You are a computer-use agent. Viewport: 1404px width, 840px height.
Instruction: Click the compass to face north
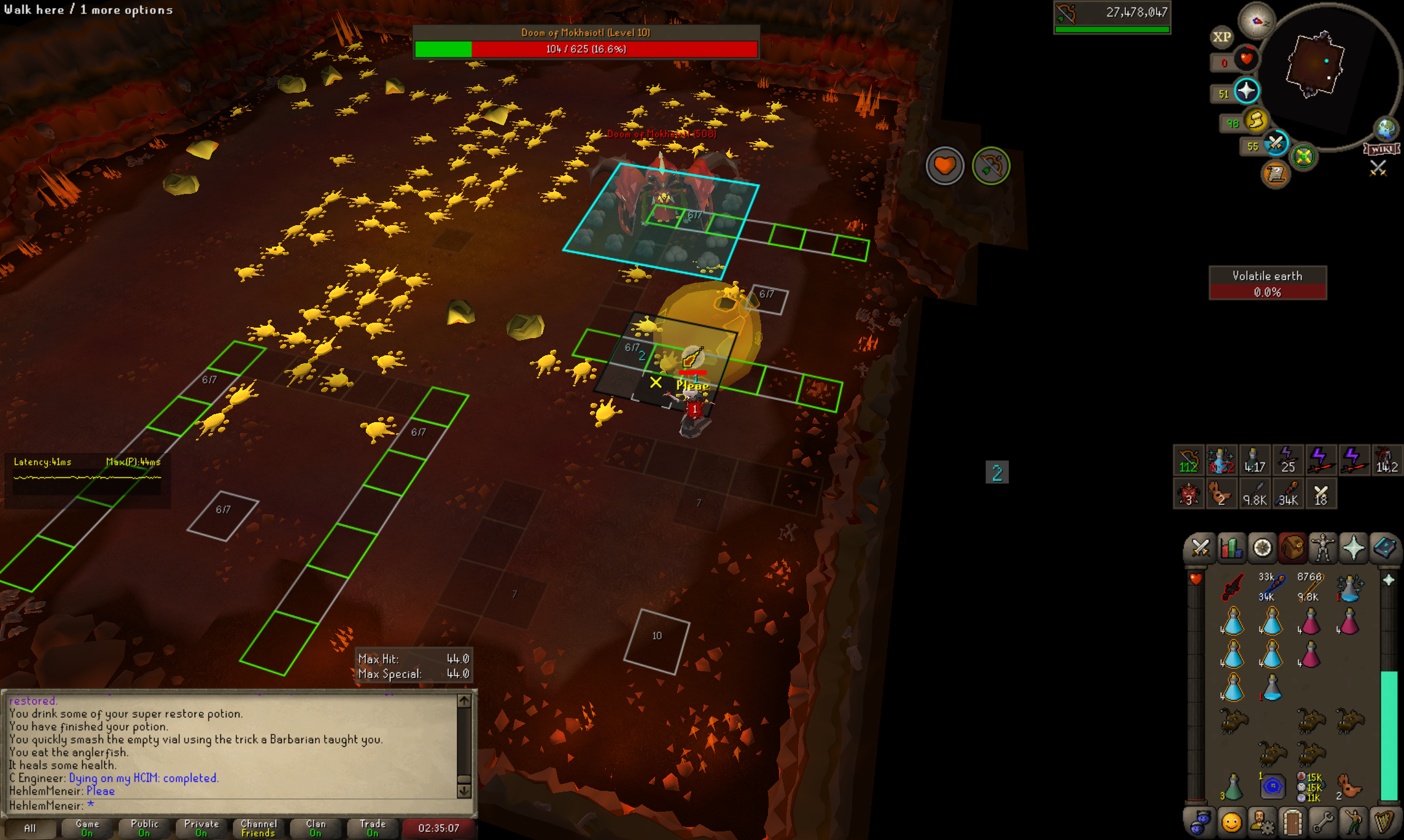(x=1256, y=21)
